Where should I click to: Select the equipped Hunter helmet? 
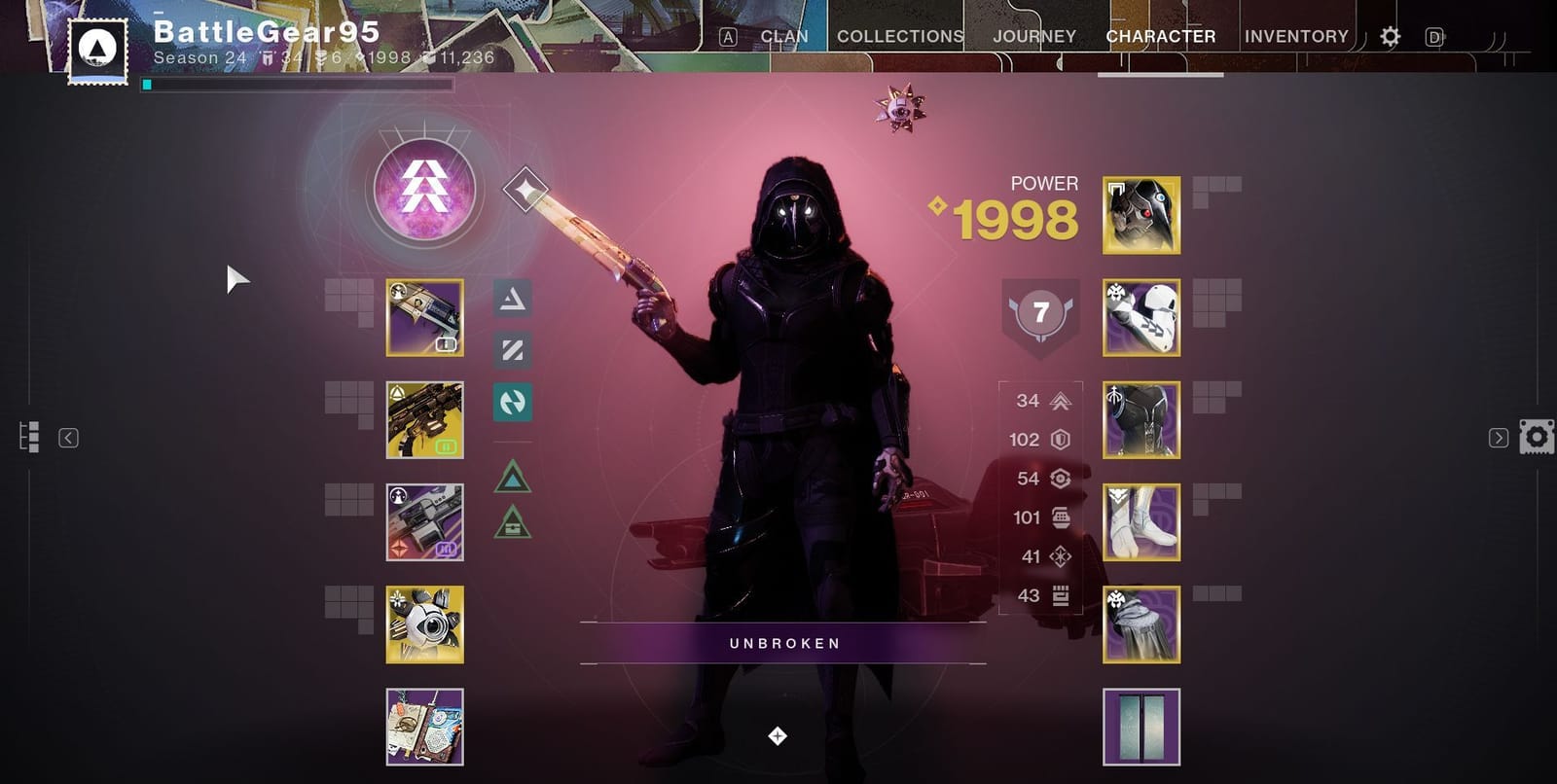tap(1140, 215)
